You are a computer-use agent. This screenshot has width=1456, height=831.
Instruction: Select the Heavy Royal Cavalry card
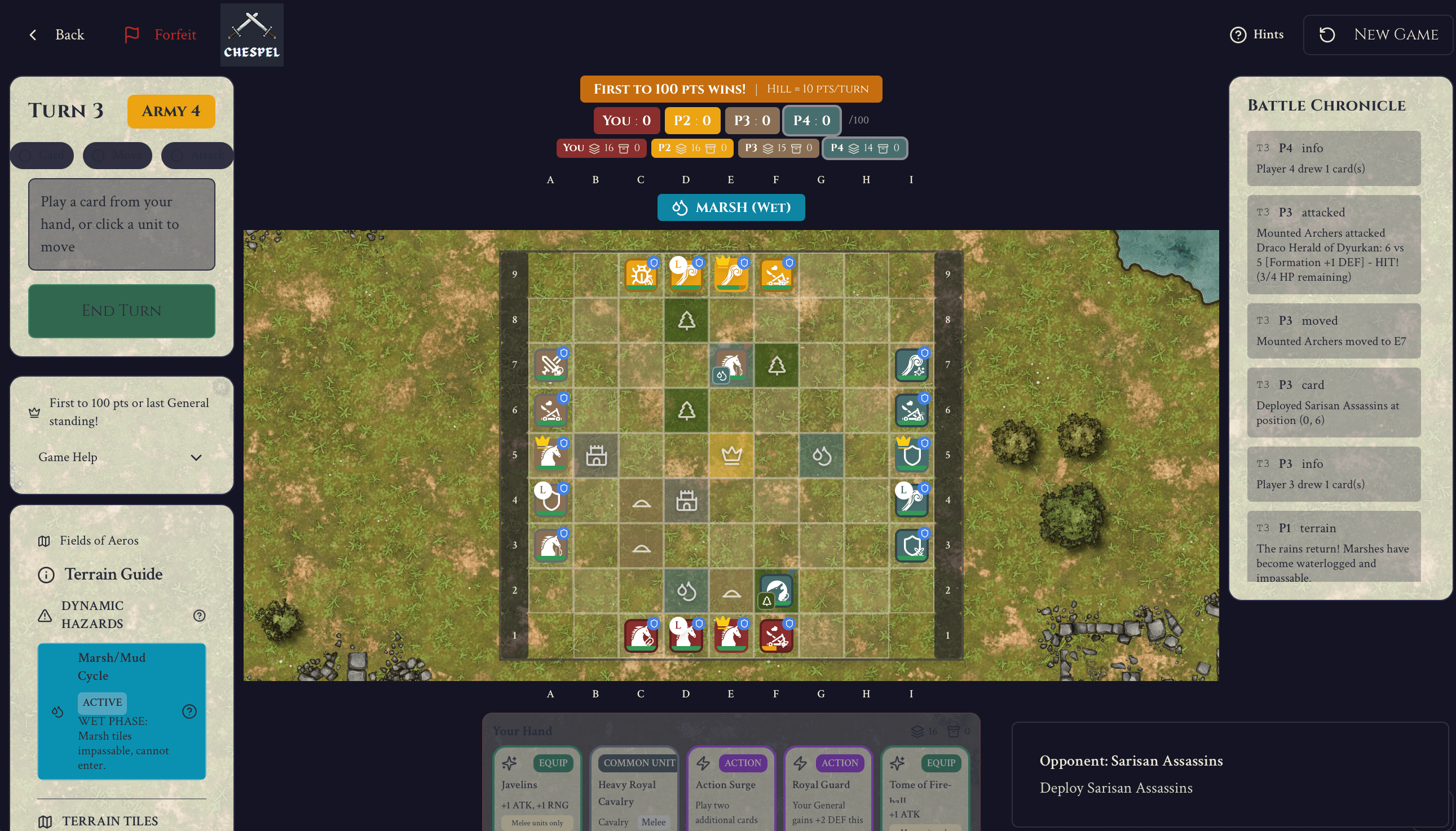click(x=634, y=793)
